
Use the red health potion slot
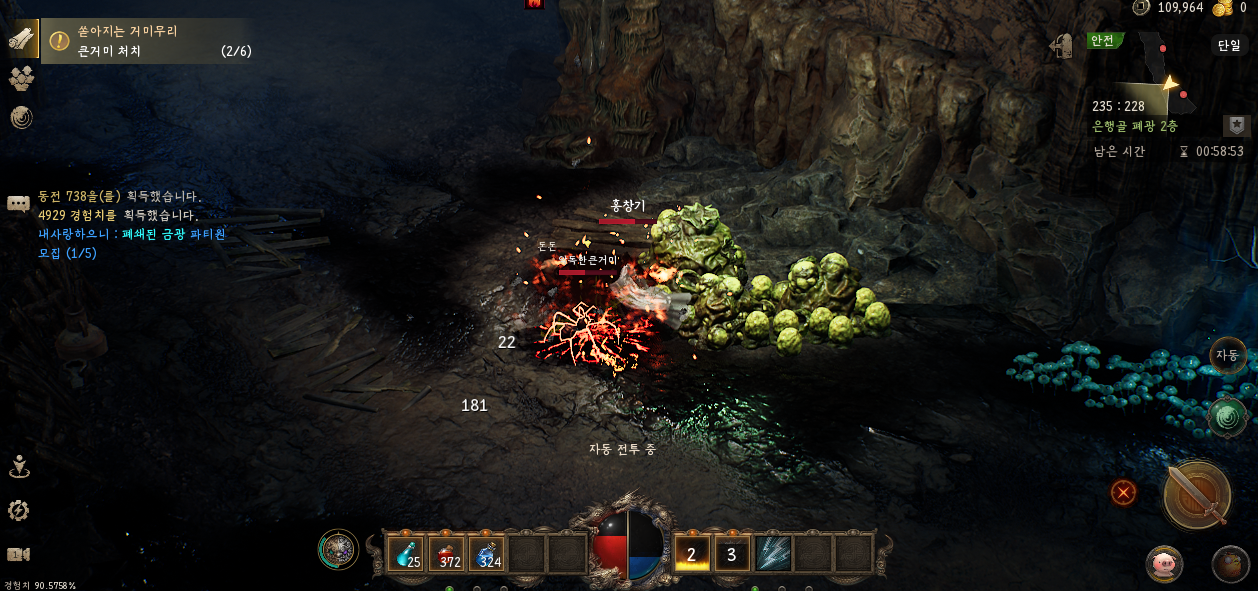(x=448, y=553)
